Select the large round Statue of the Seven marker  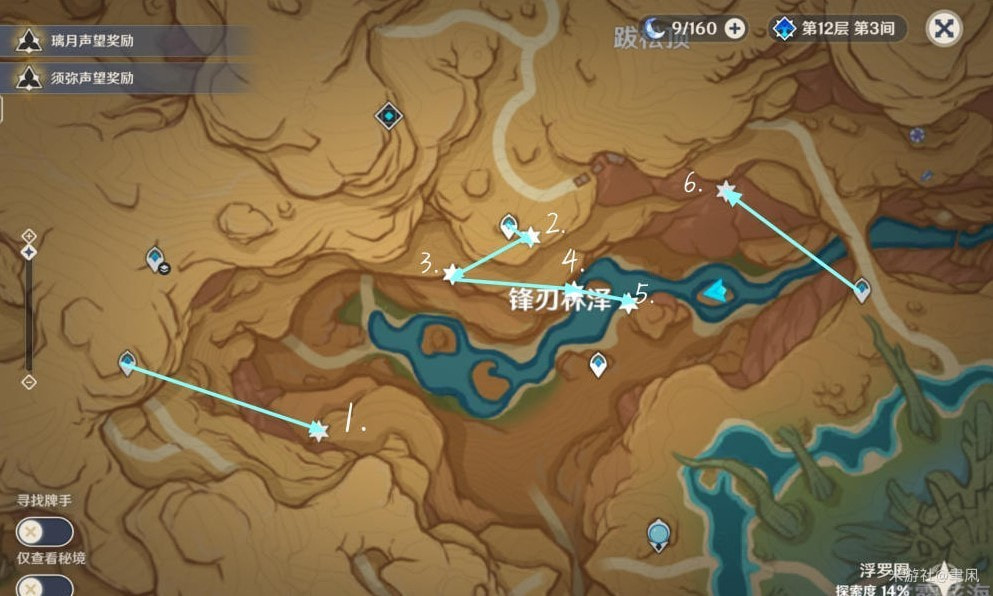click(x=657, y=534)
